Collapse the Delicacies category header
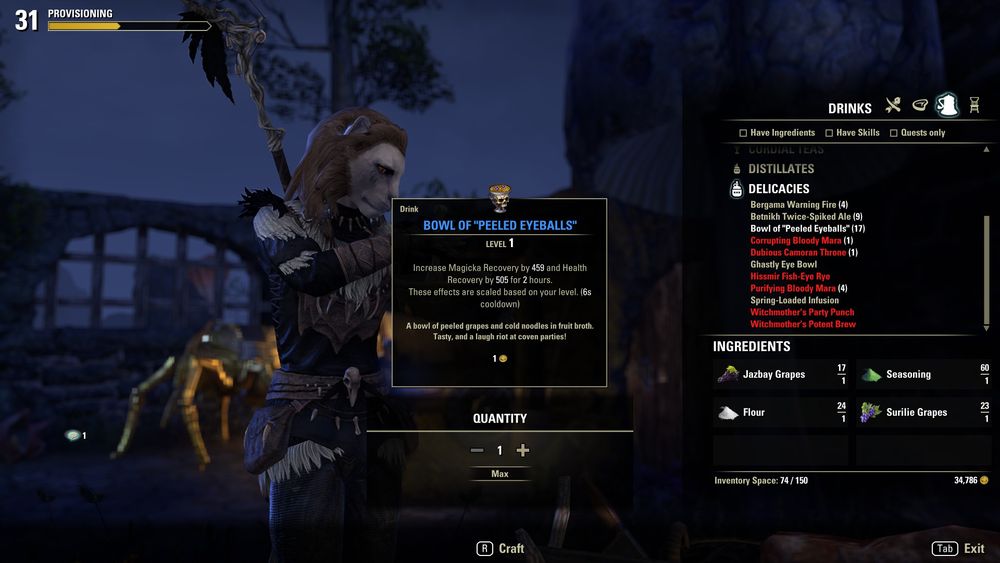Image resolution: width=1000 pixels, height=563 pixels. [x=778, y=189]
